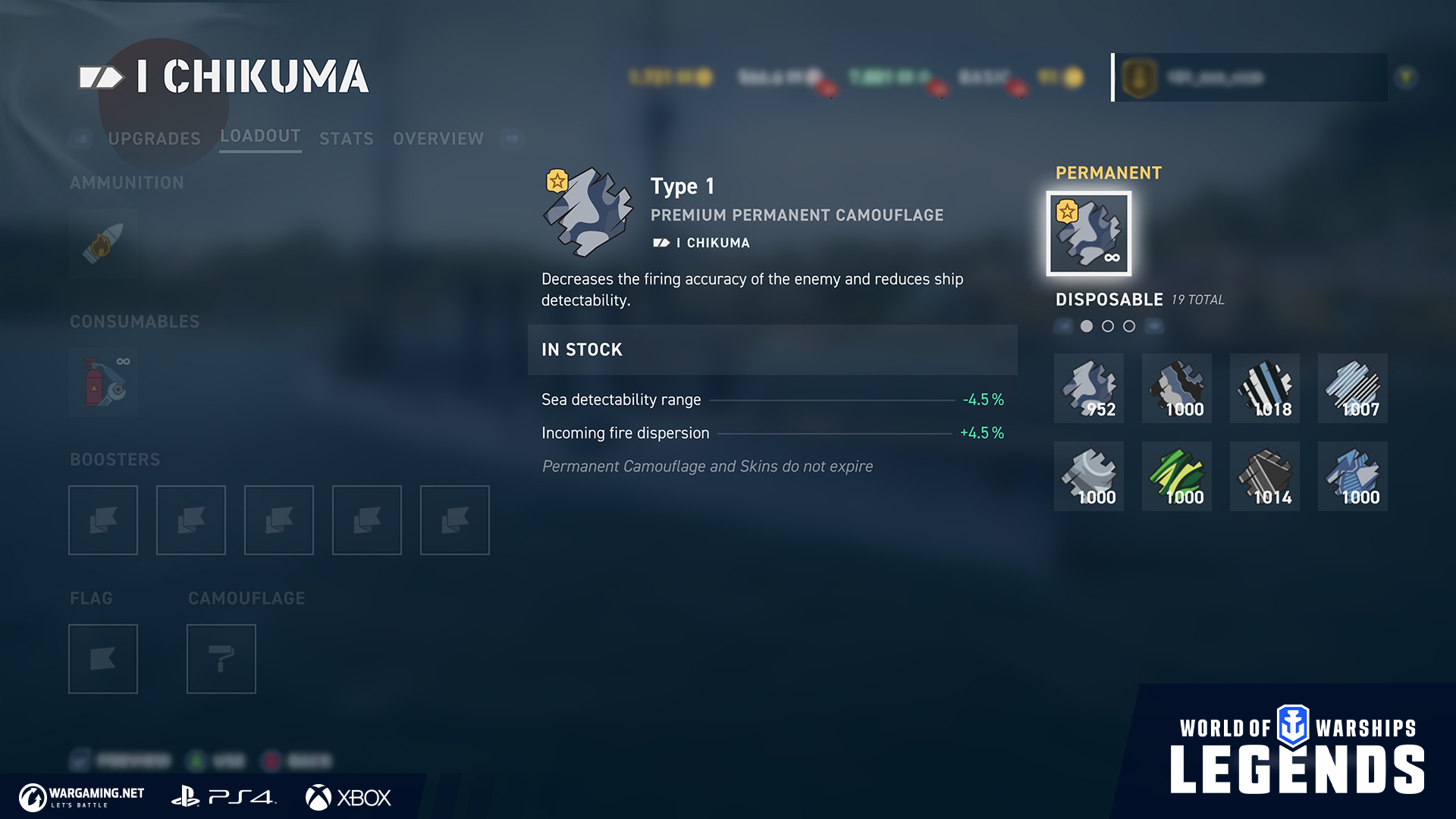Open the paint roller camouflage slot
Viewport: 1456px width, 819px height.
click(x=221, y=659)
